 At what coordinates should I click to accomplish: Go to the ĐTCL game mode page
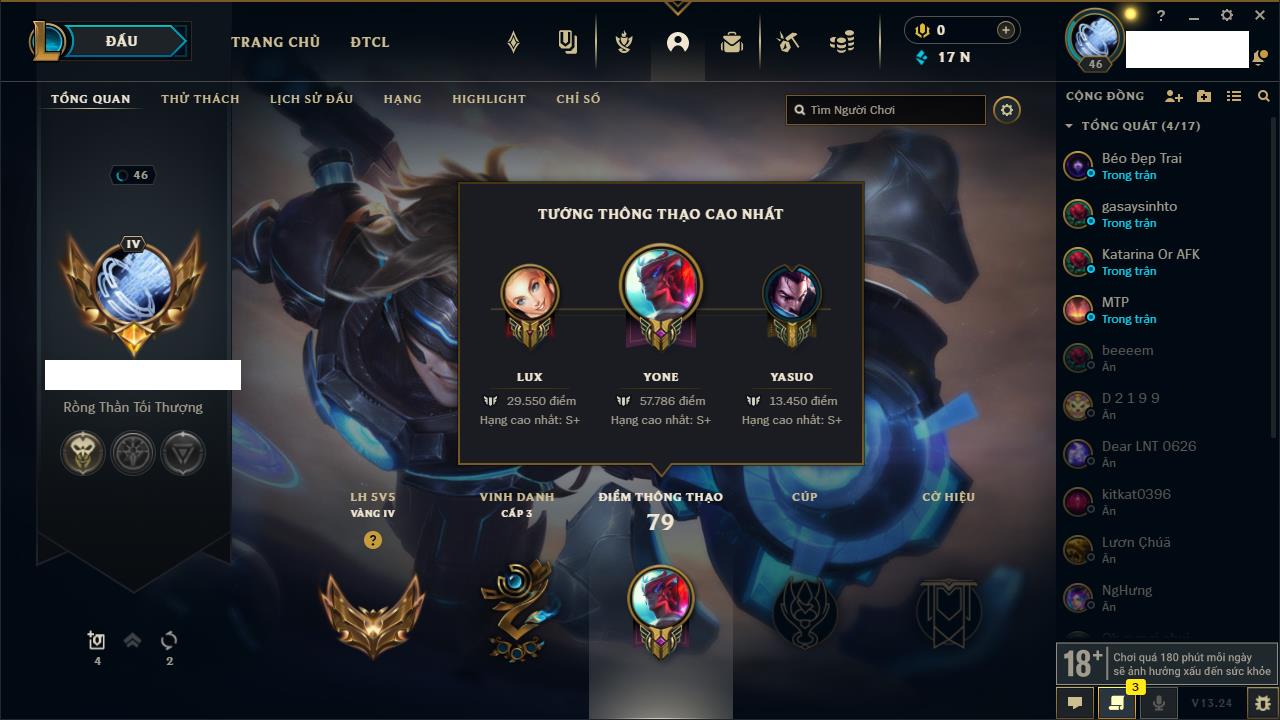coord(370,42)
